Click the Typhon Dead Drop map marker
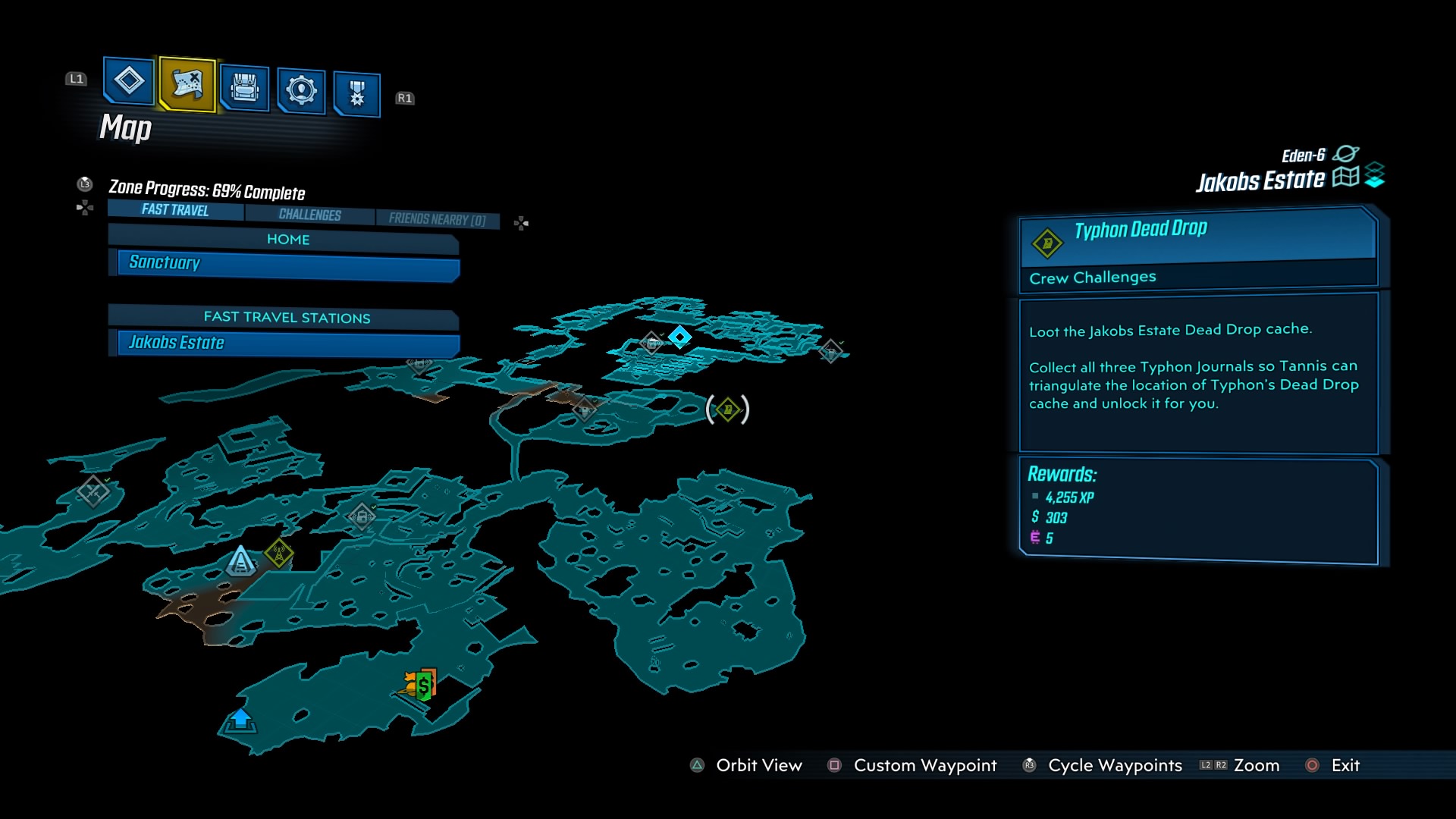Viewport: 1456px width, 819px height. pos(727,409)
